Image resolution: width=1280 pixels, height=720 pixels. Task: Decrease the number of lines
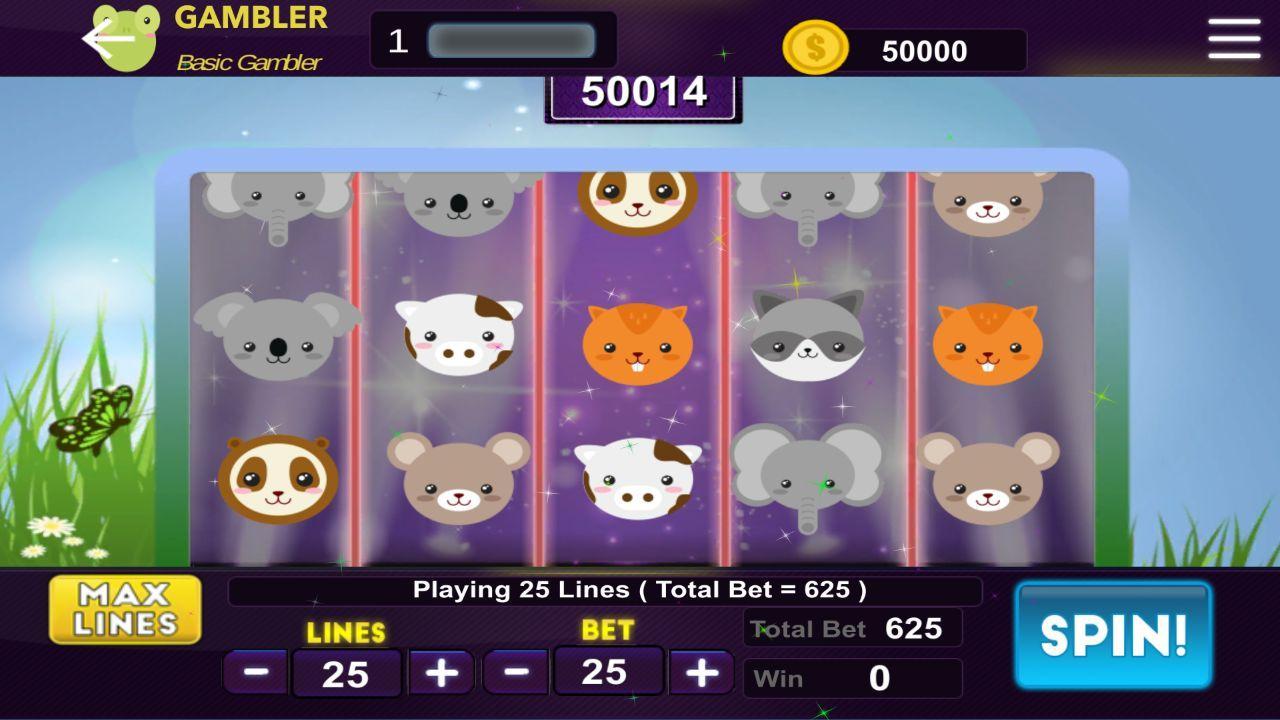pos(253,671)
